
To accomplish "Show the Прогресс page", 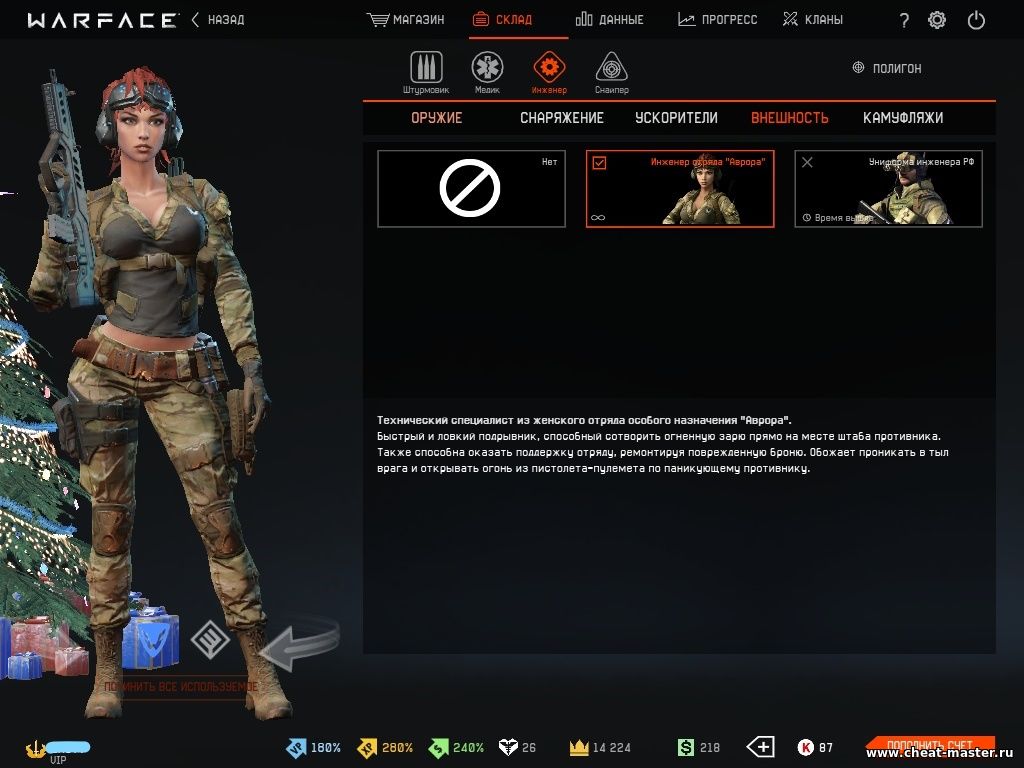I will (717, 20).
